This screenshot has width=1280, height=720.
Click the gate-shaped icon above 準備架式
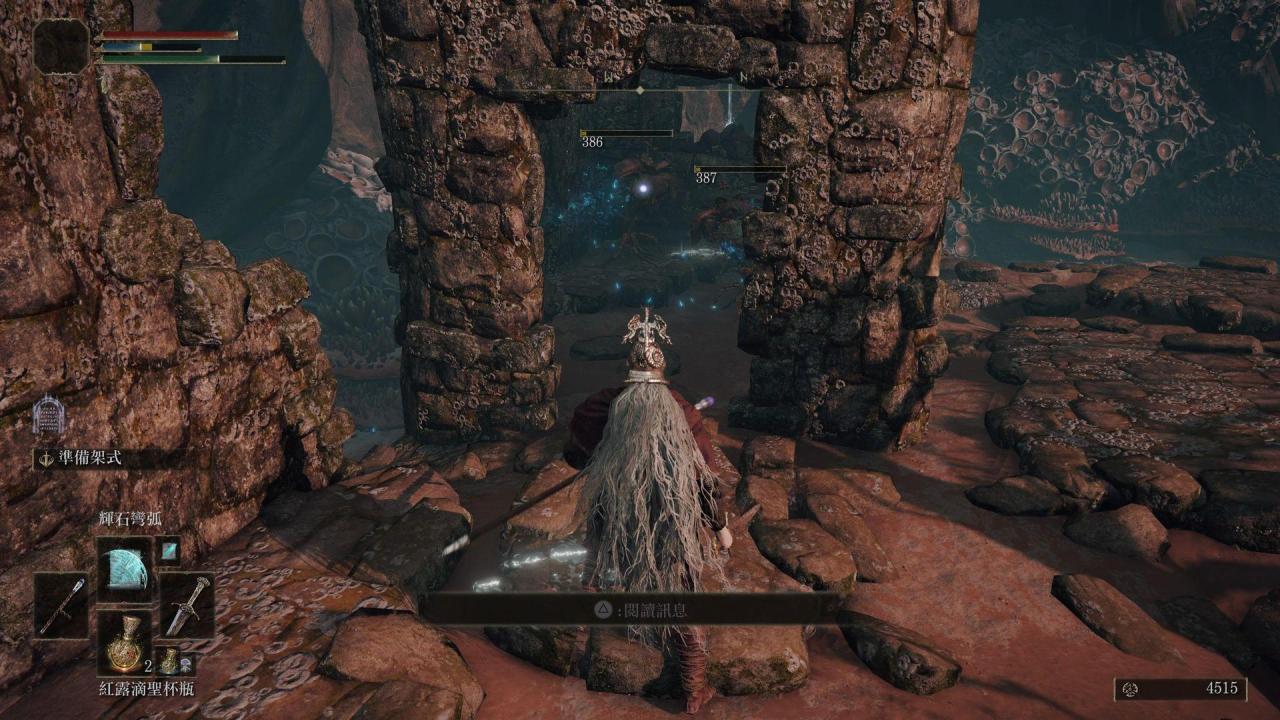[x=48, y=415]
